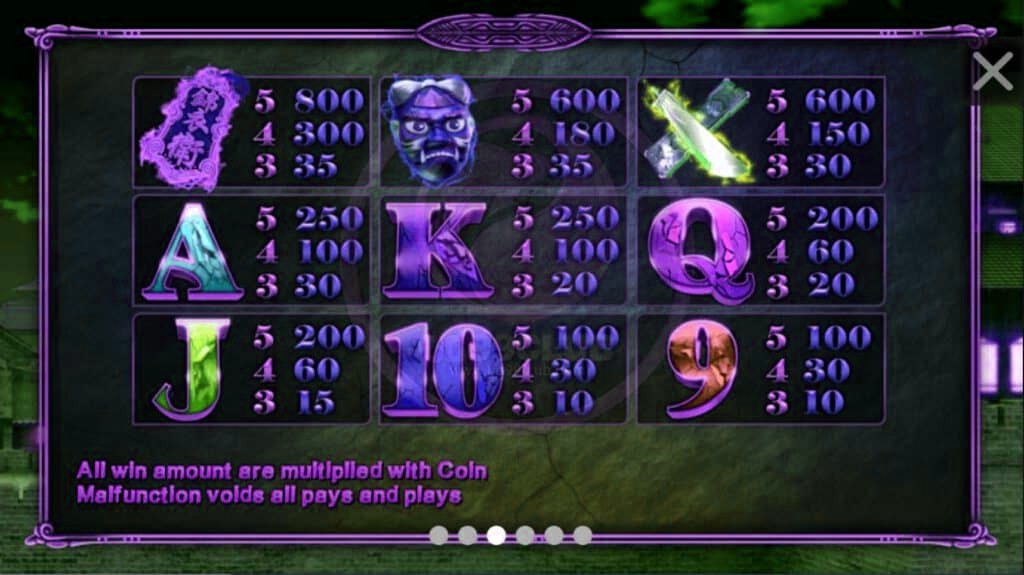Click the highlighted current page dot
The image size is (1024, 575).
(x=496, y=535)
